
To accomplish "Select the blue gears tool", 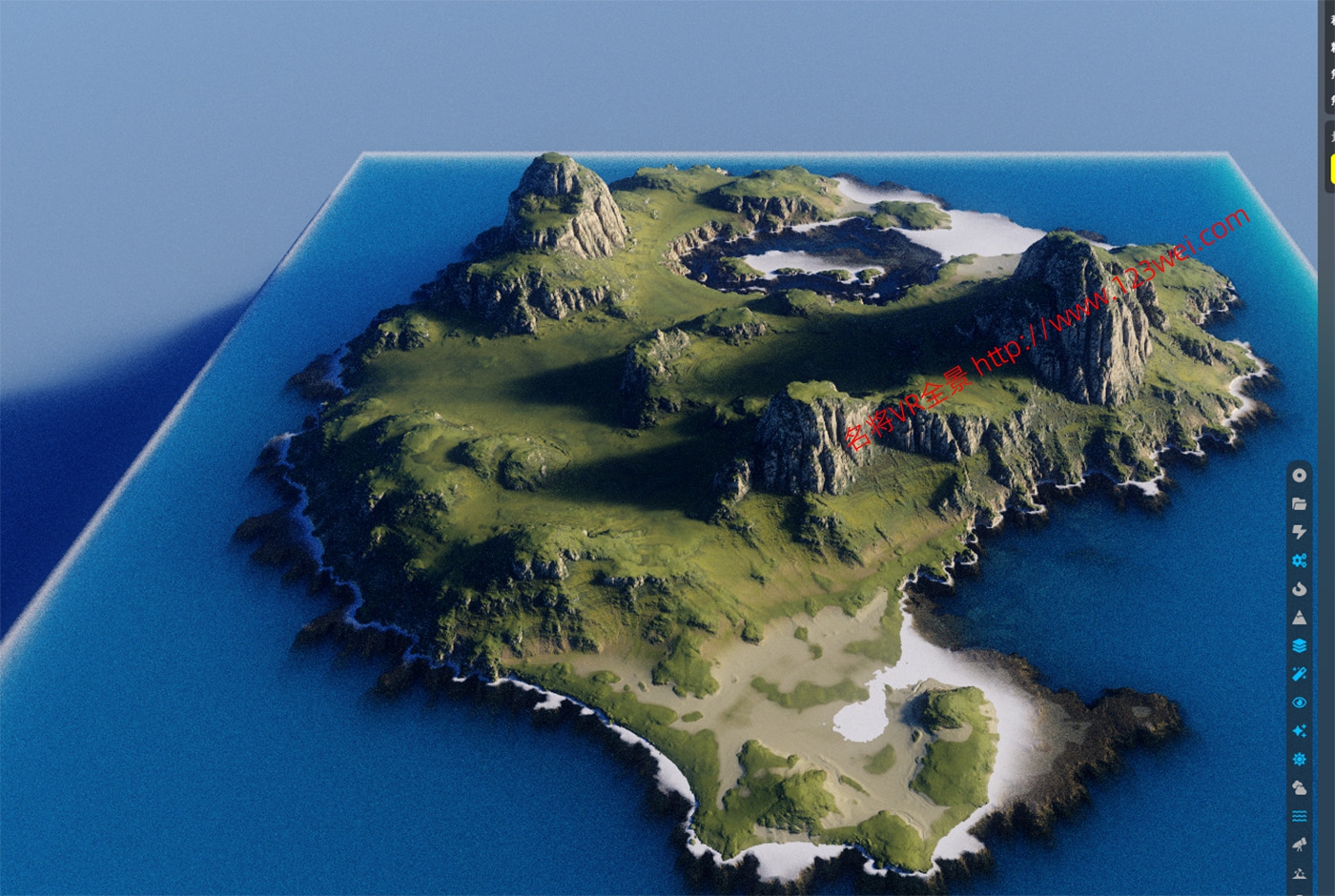I will click(x=1299, y=560).
